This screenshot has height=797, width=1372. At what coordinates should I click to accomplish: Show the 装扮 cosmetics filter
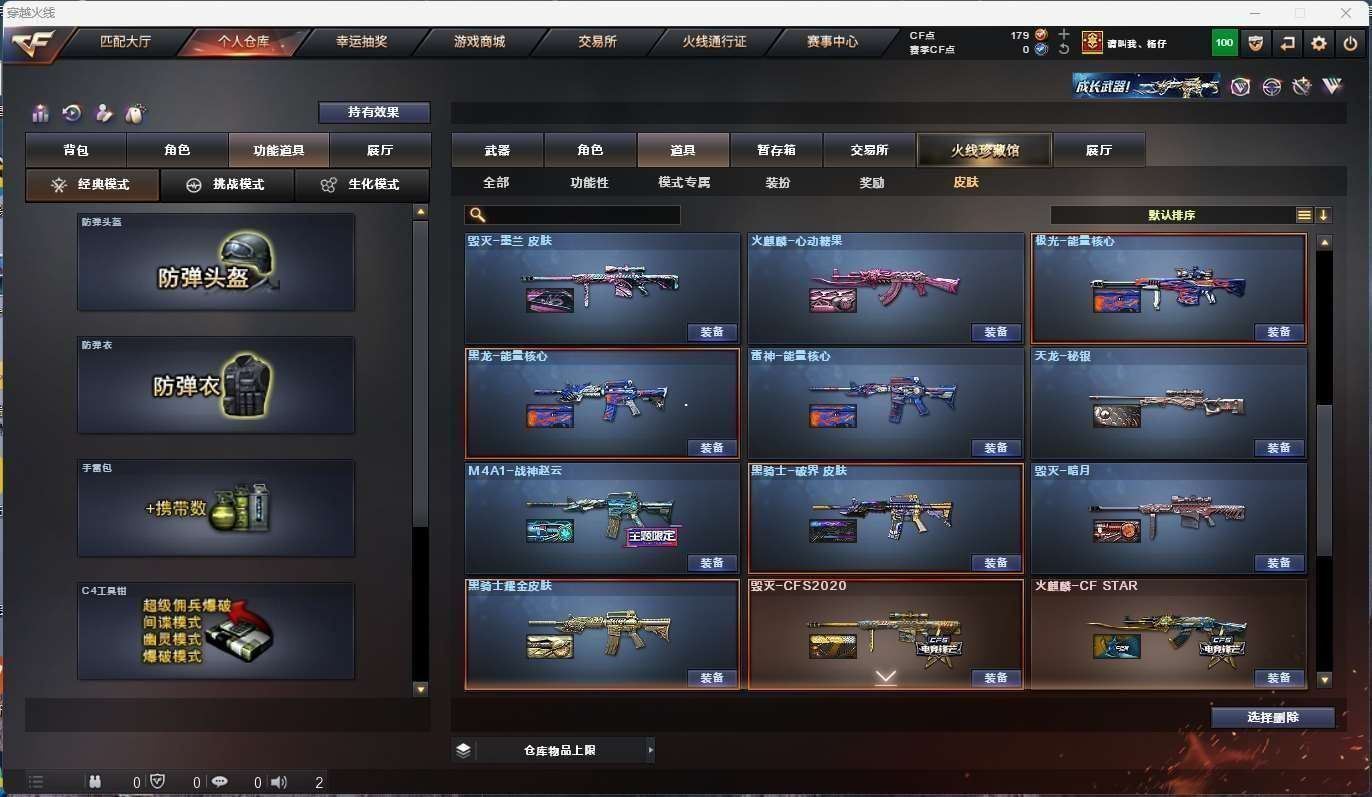click(777, 183)
